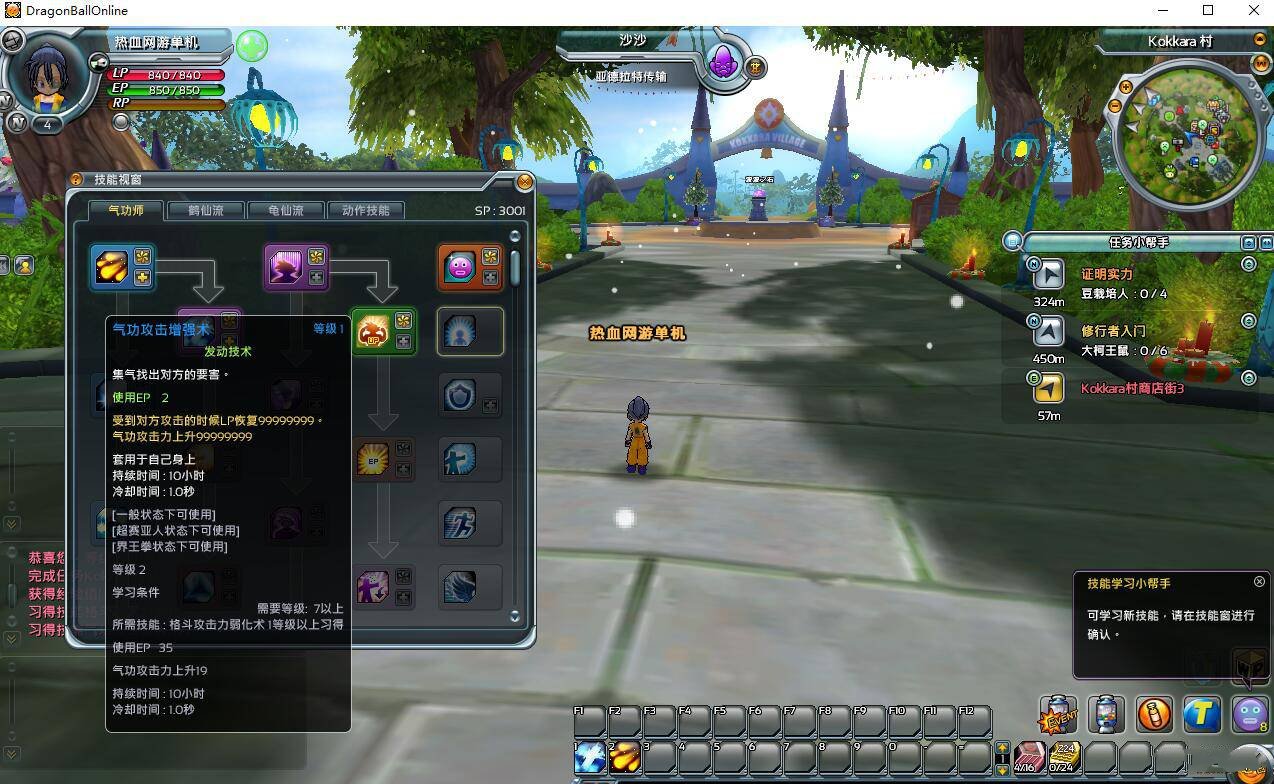Image resolution: width=1274 pixels, height=784 pixels.
Task: Use the yellow energy blast in hotbar slot 2
Action: [624, 757]
